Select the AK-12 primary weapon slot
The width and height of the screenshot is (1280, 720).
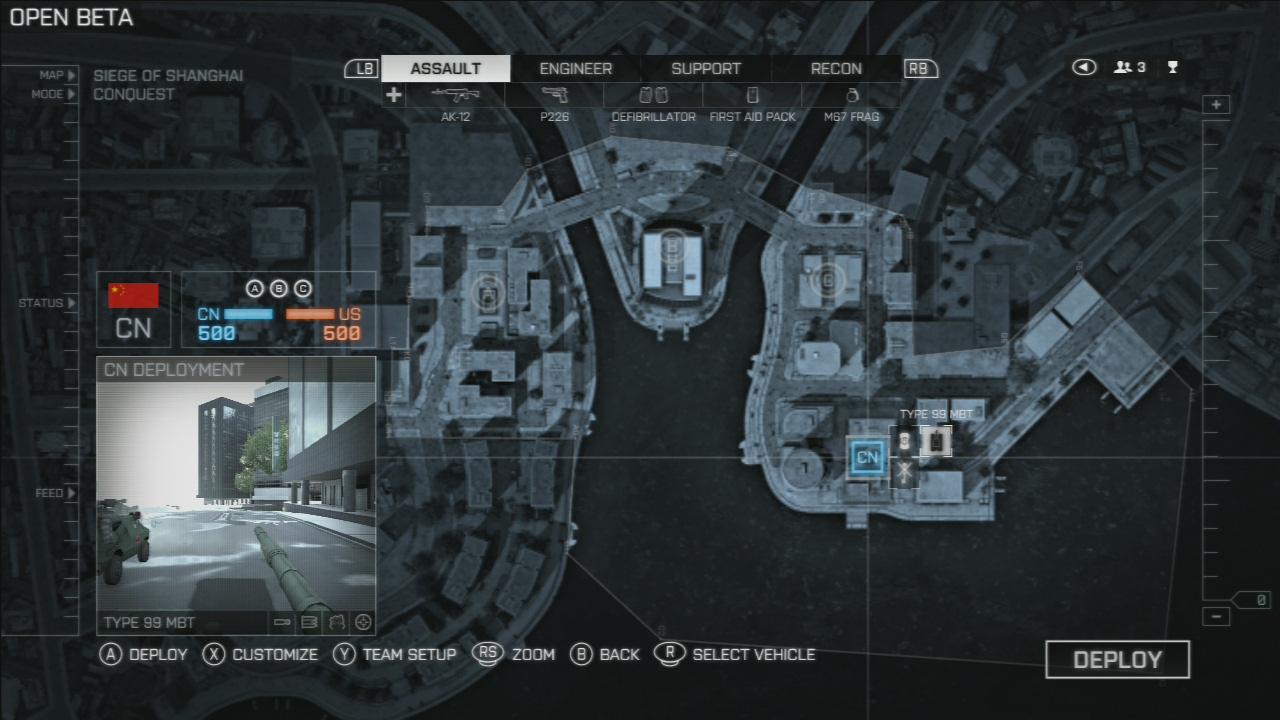pos(455,98)
